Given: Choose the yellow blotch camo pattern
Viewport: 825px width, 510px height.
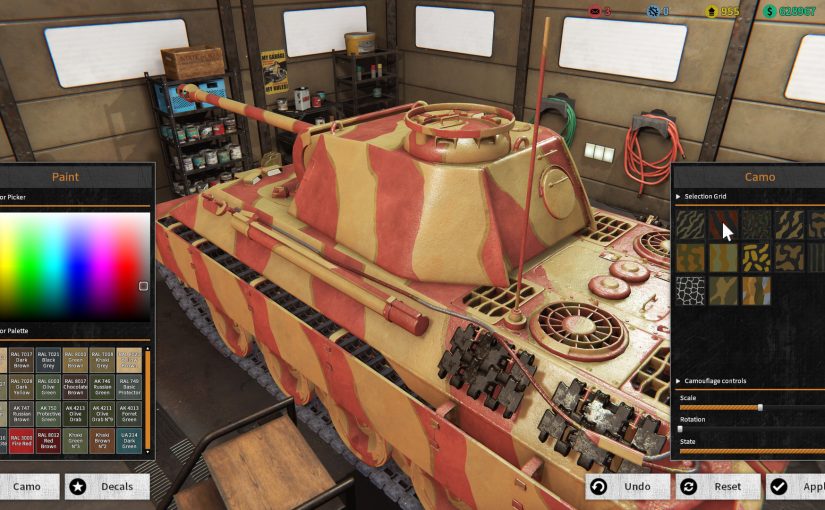Looking at the screenshot, I should (757, 257).
